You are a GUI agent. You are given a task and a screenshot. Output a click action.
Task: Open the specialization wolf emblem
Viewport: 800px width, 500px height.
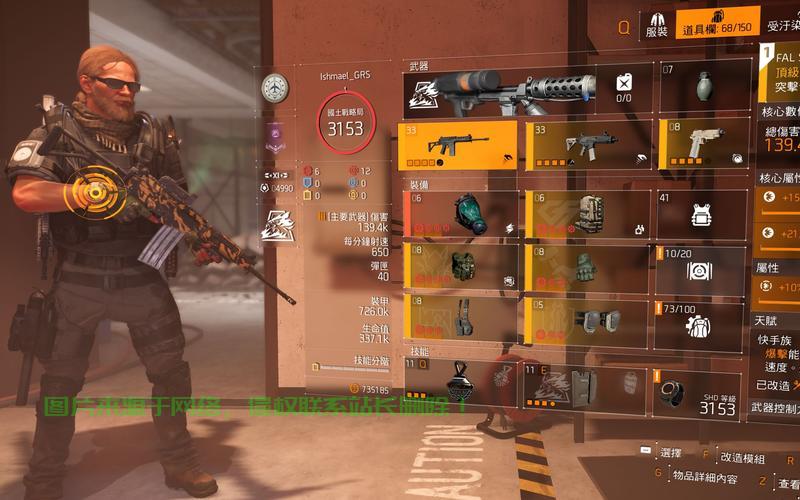coord(274,222)
